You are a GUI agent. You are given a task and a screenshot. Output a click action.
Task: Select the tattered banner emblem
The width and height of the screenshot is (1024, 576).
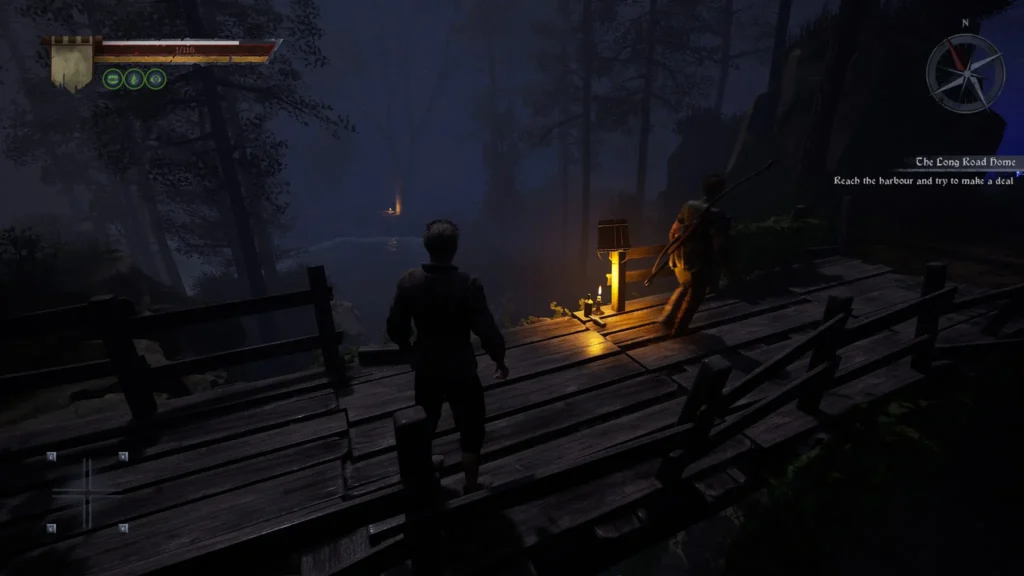71,64
